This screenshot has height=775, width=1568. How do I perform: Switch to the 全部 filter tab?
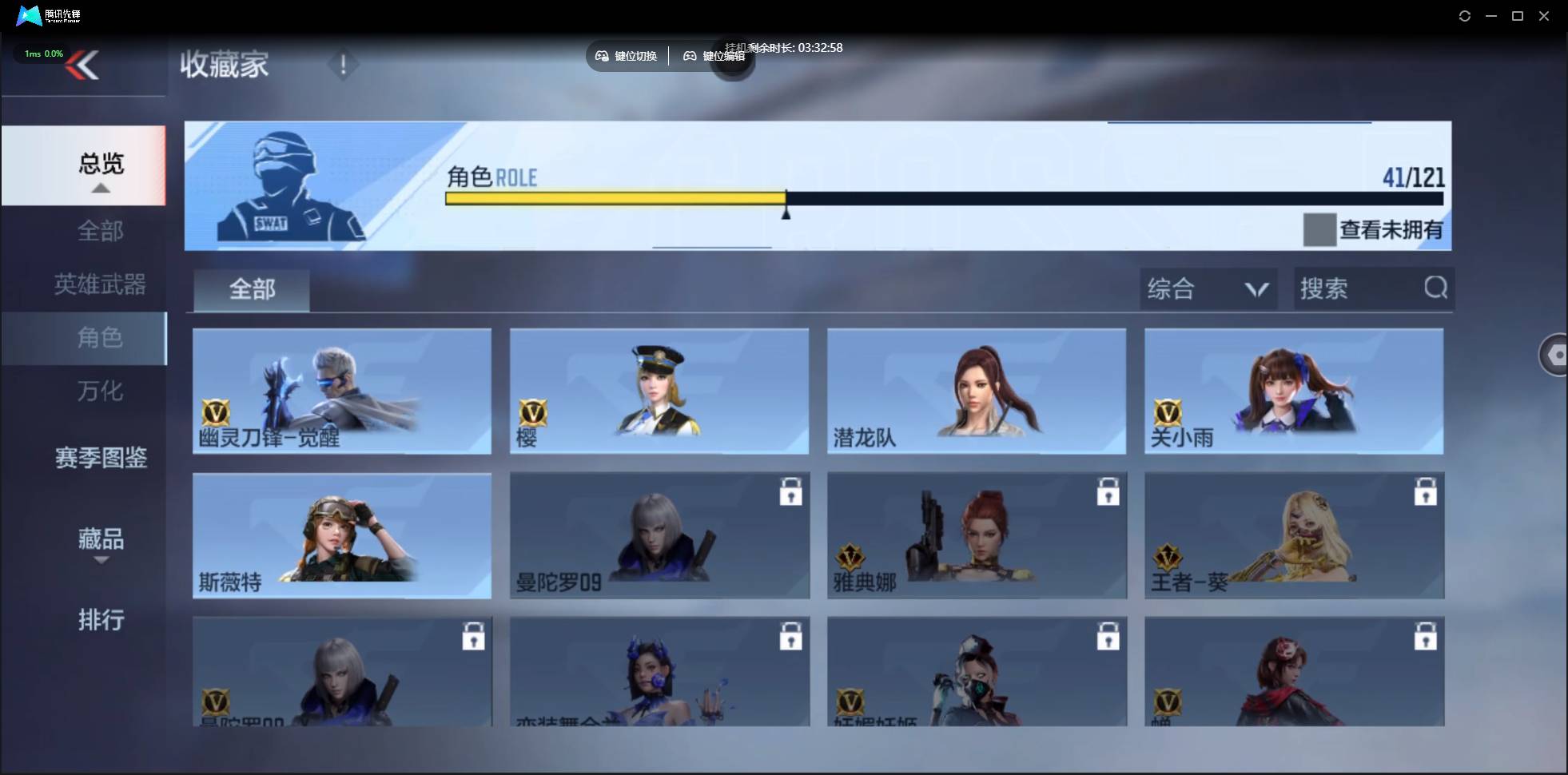click(251, 290)
